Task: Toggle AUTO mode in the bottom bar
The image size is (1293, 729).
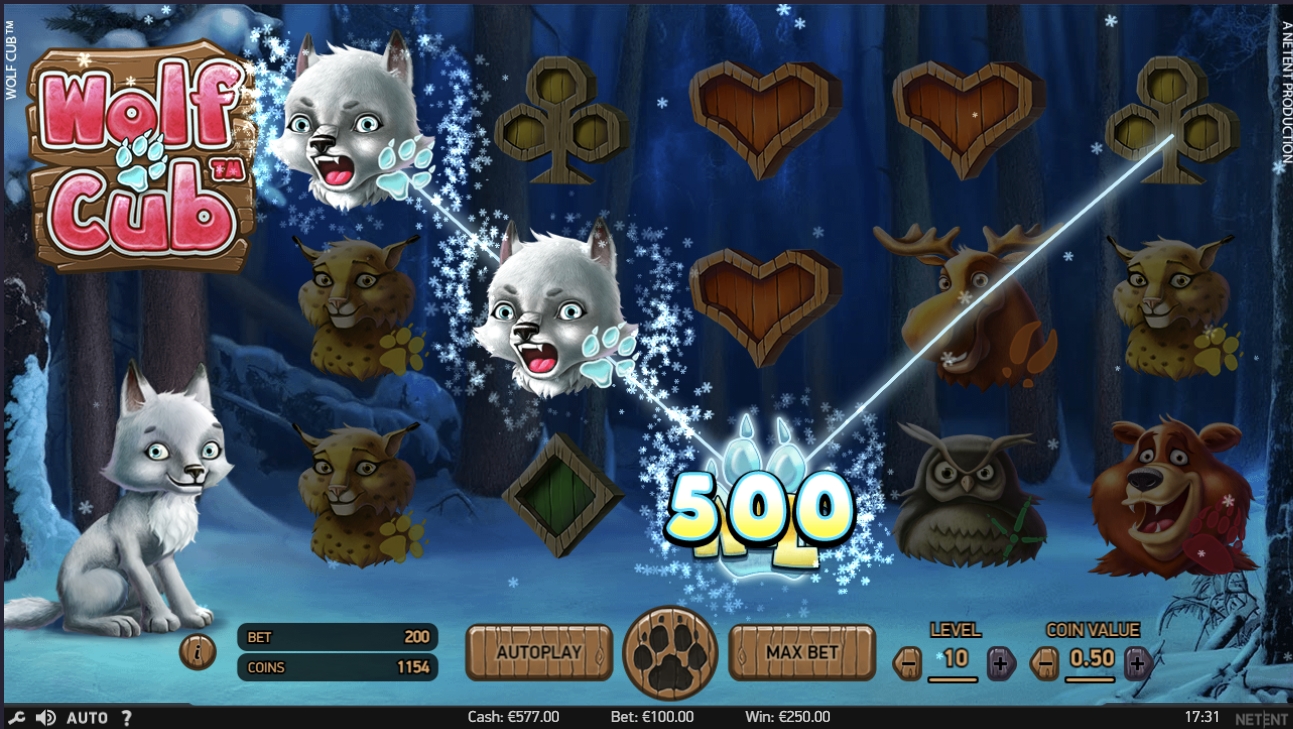Action: [86, 717]
